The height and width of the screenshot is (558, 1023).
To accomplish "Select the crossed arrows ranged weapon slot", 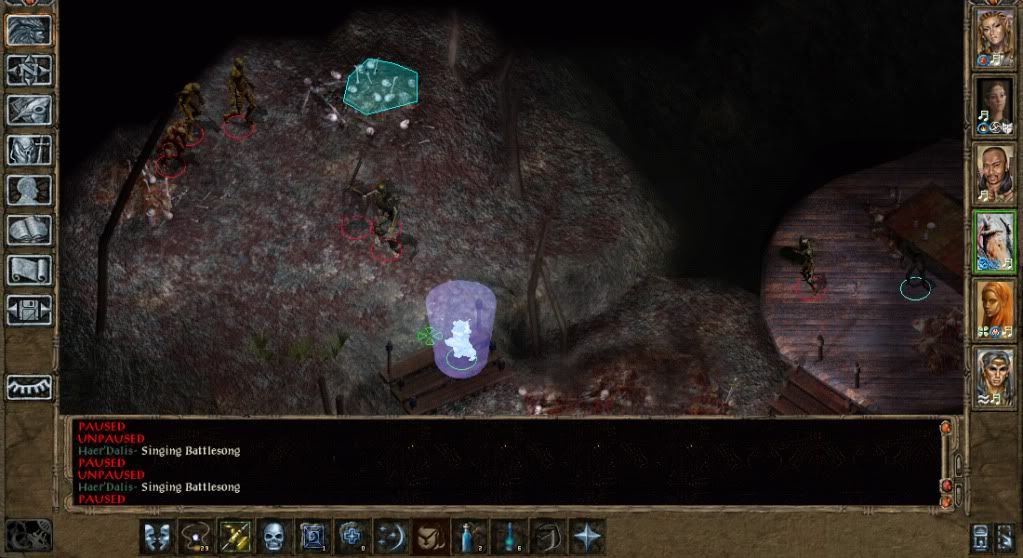I will pyautogui.click(x=236, y=535).
